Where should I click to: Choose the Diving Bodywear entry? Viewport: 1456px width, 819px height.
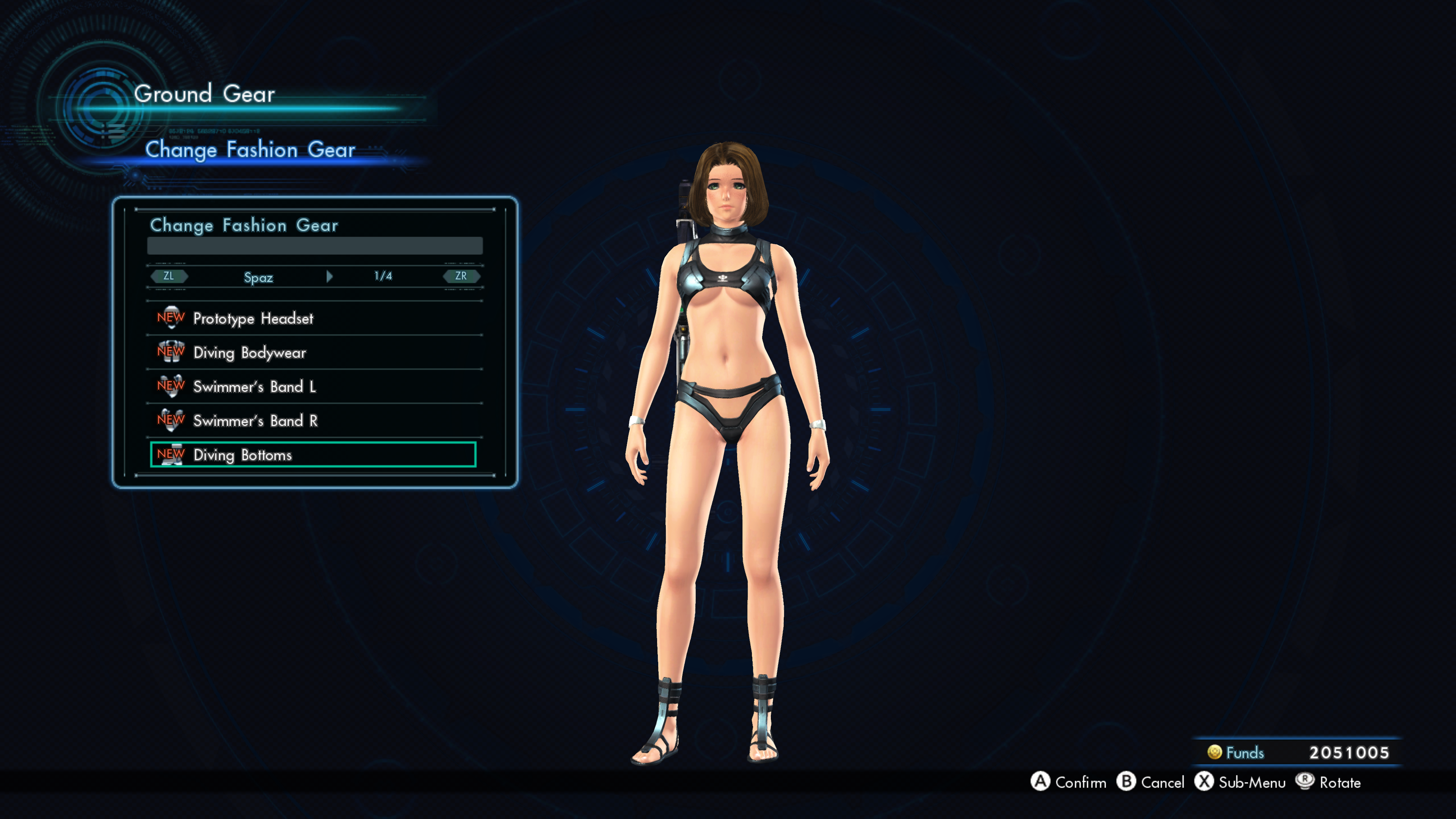click(x=249, y=353)
